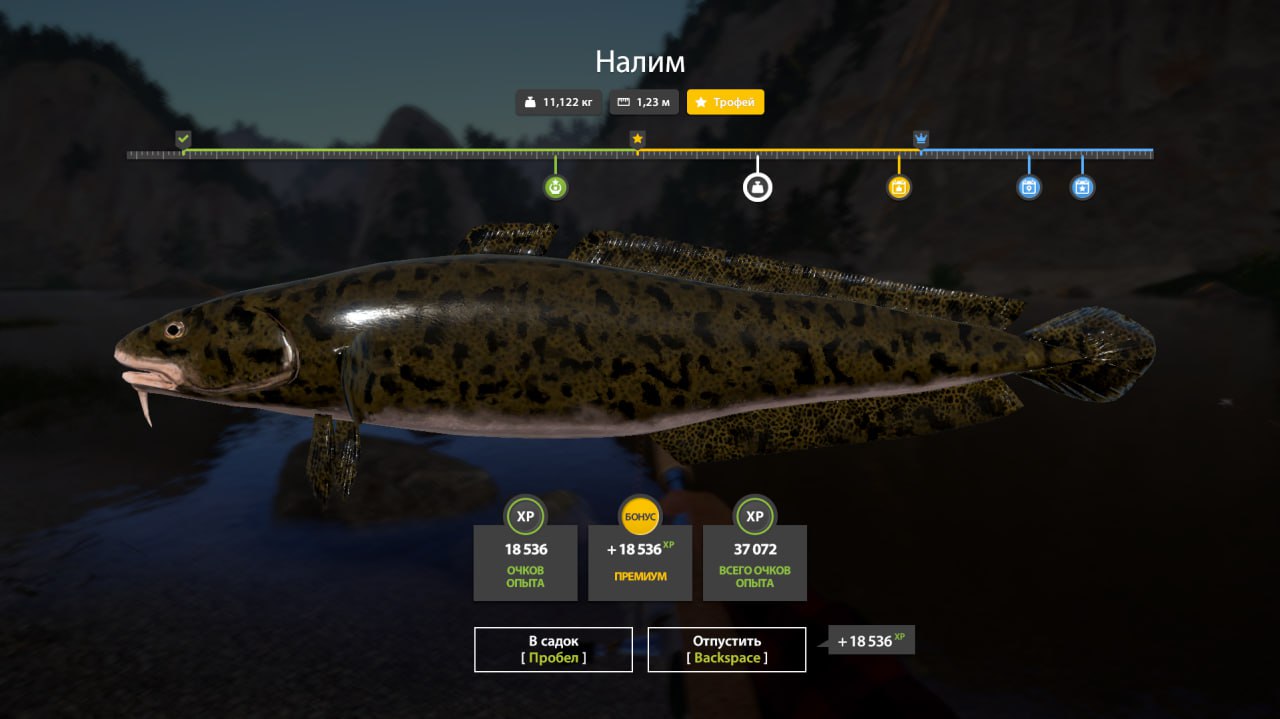Release the burbot with the Отпустить button
Screen dimensions: 1280x719
coord(727,649)
